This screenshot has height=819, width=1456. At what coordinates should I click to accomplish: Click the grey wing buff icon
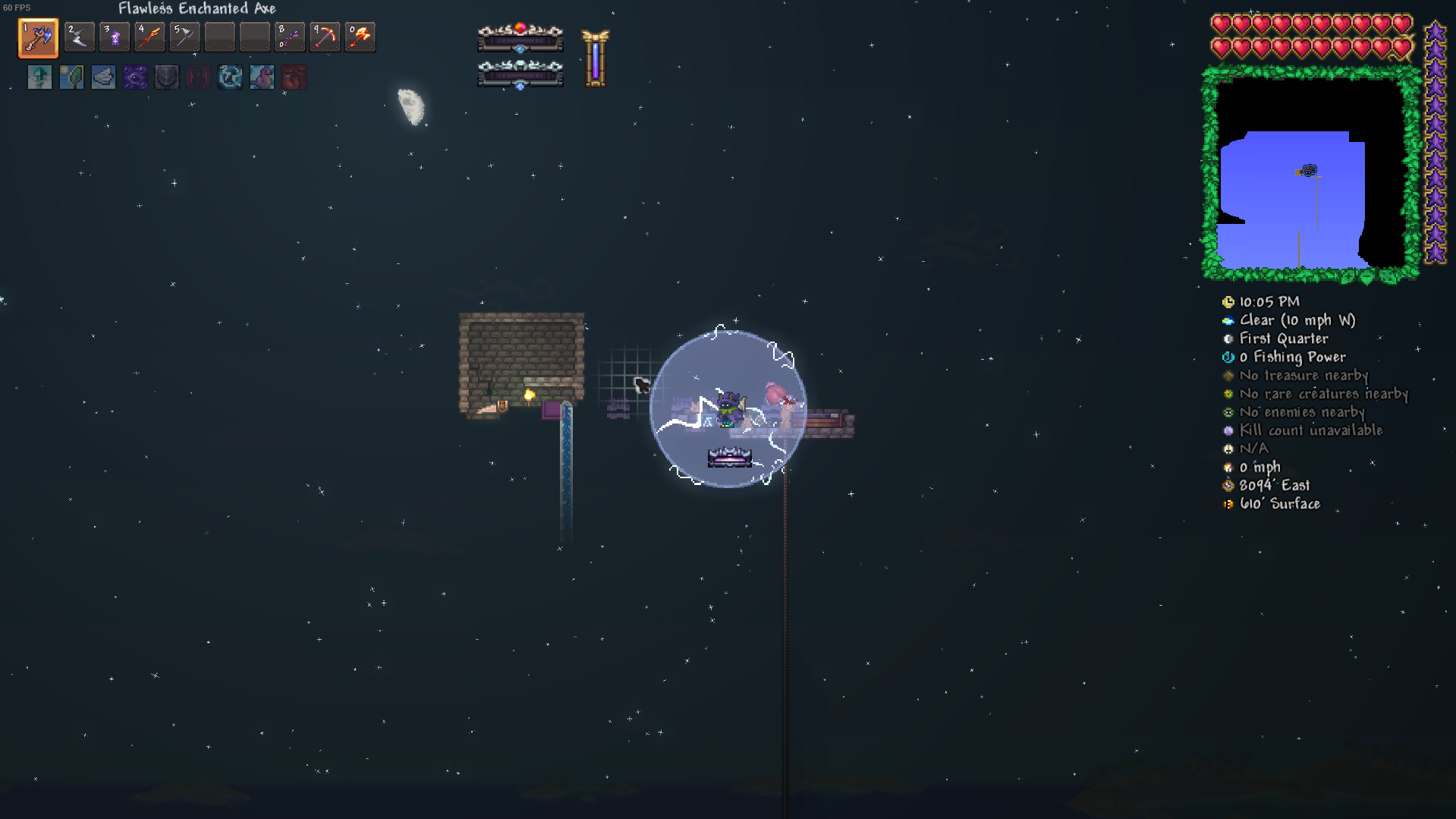[103, 77]
